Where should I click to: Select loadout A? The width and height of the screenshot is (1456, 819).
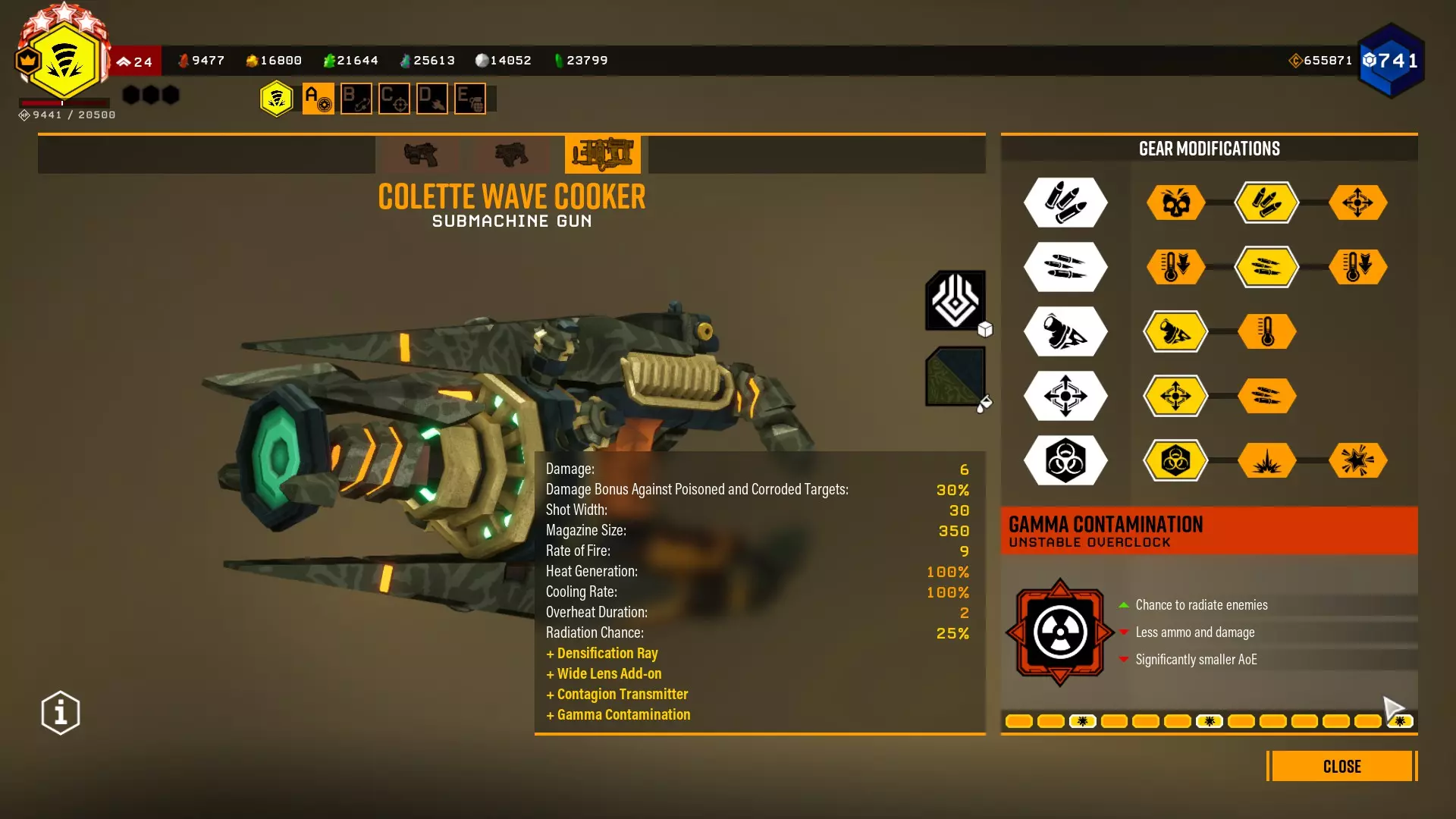(318, 99)
